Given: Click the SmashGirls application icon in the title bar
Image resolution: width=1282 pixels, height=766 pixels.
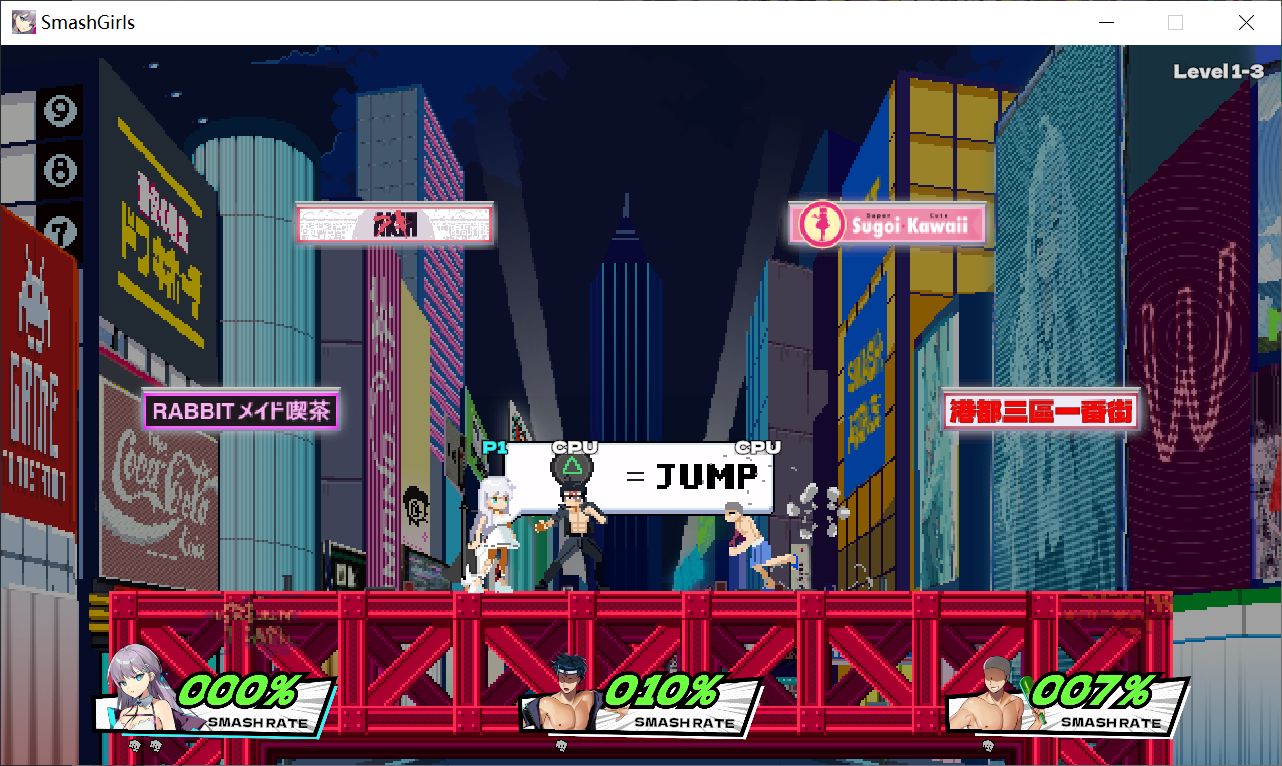Looking at the screenshot, I should click(x=22, y=21).
